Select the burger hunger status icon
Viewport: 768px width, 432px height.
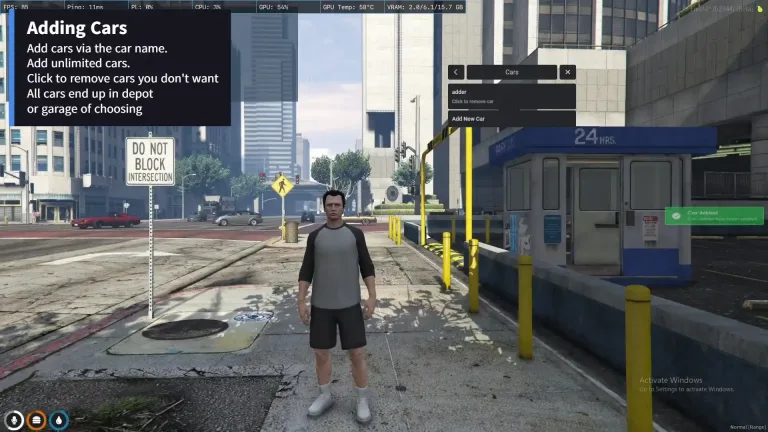click(37, 420)
